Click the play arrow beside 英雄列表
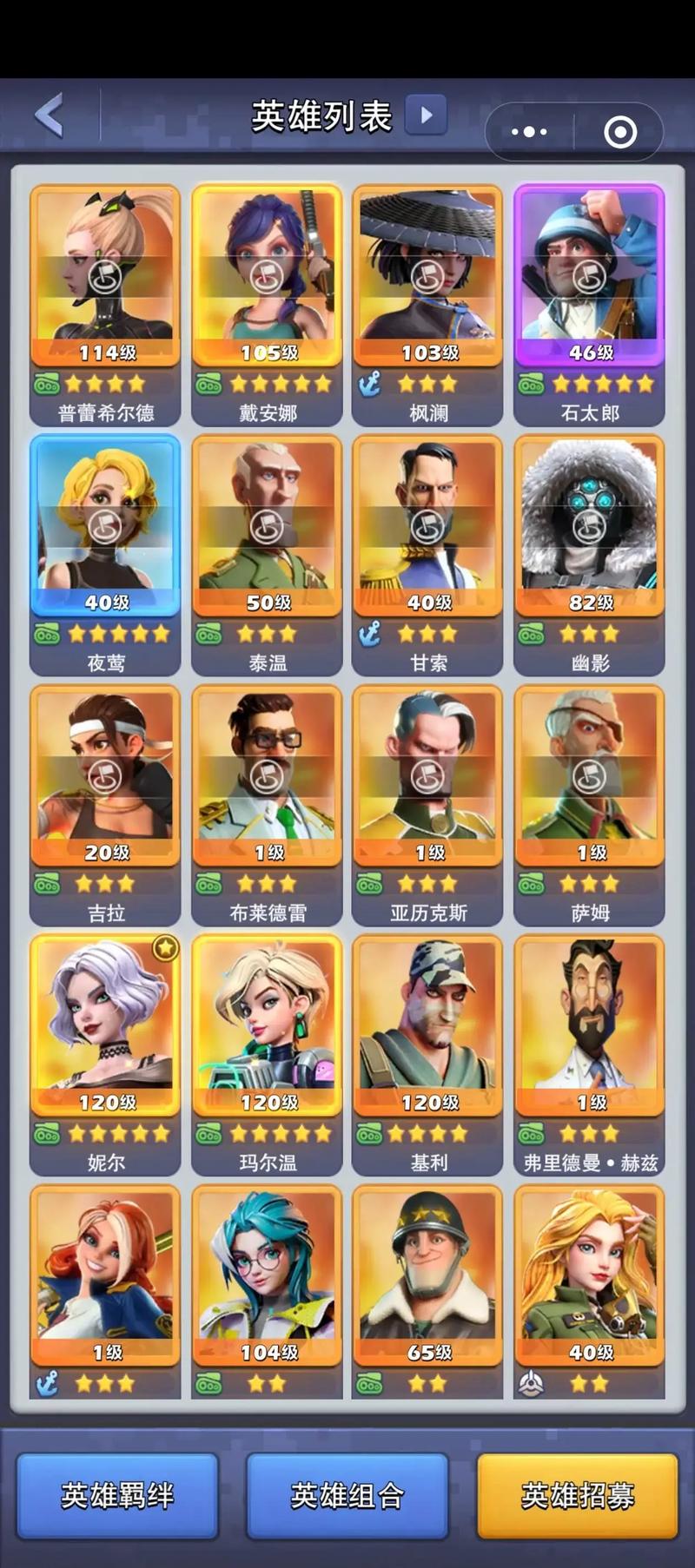This screenshot has width=695, height=1568. pos(426,115)
